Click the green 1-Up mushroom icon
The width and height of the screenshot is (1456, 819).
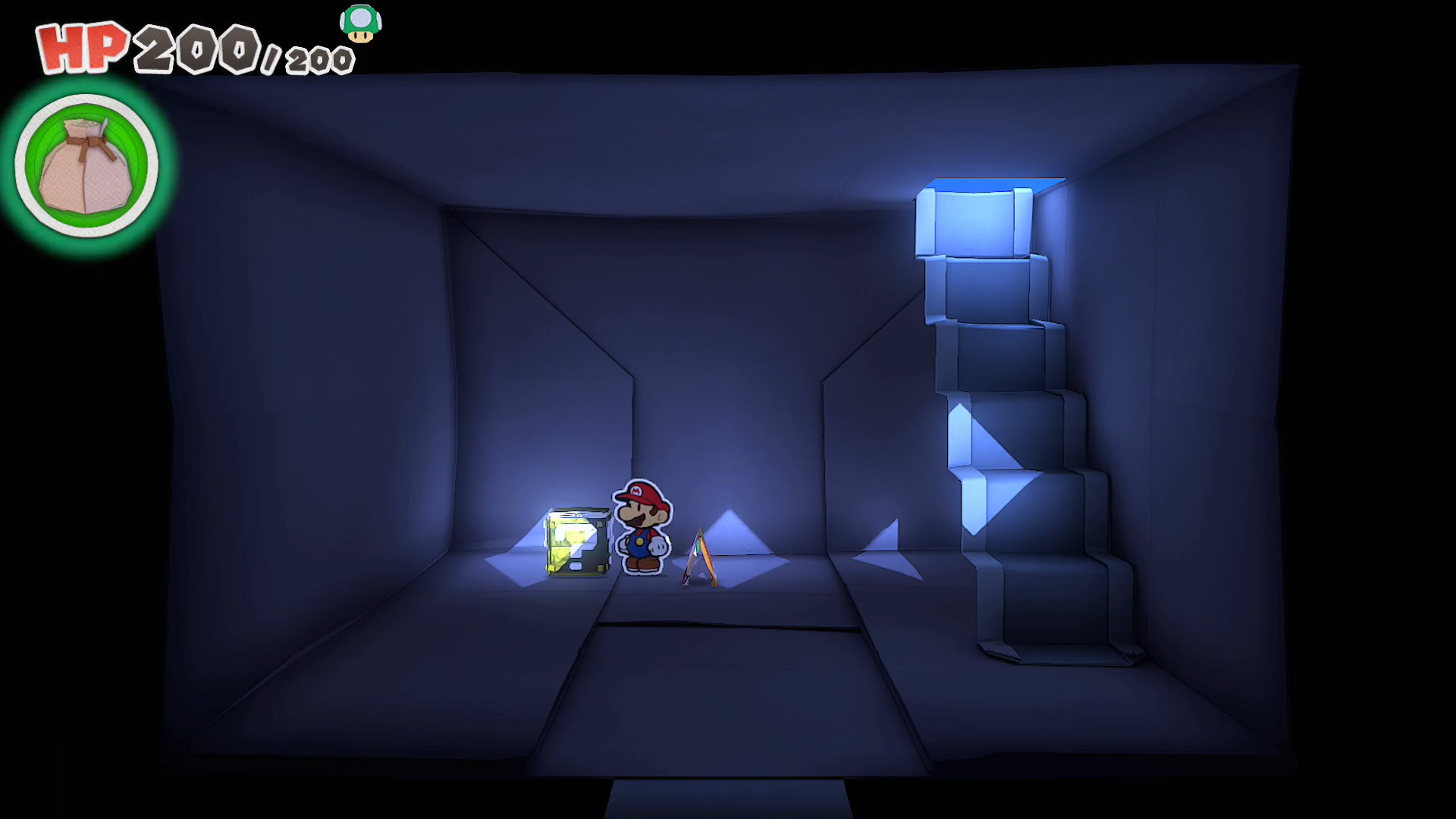pos(360,24)
